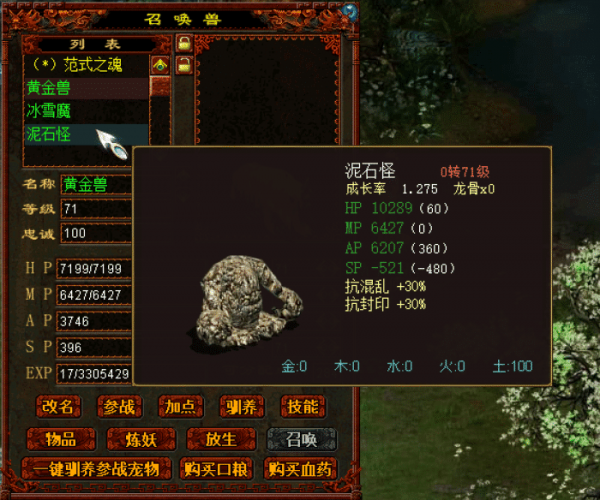Edit the pet name field 黄金兽
600x500 pixels.
[x=96, y=184]
